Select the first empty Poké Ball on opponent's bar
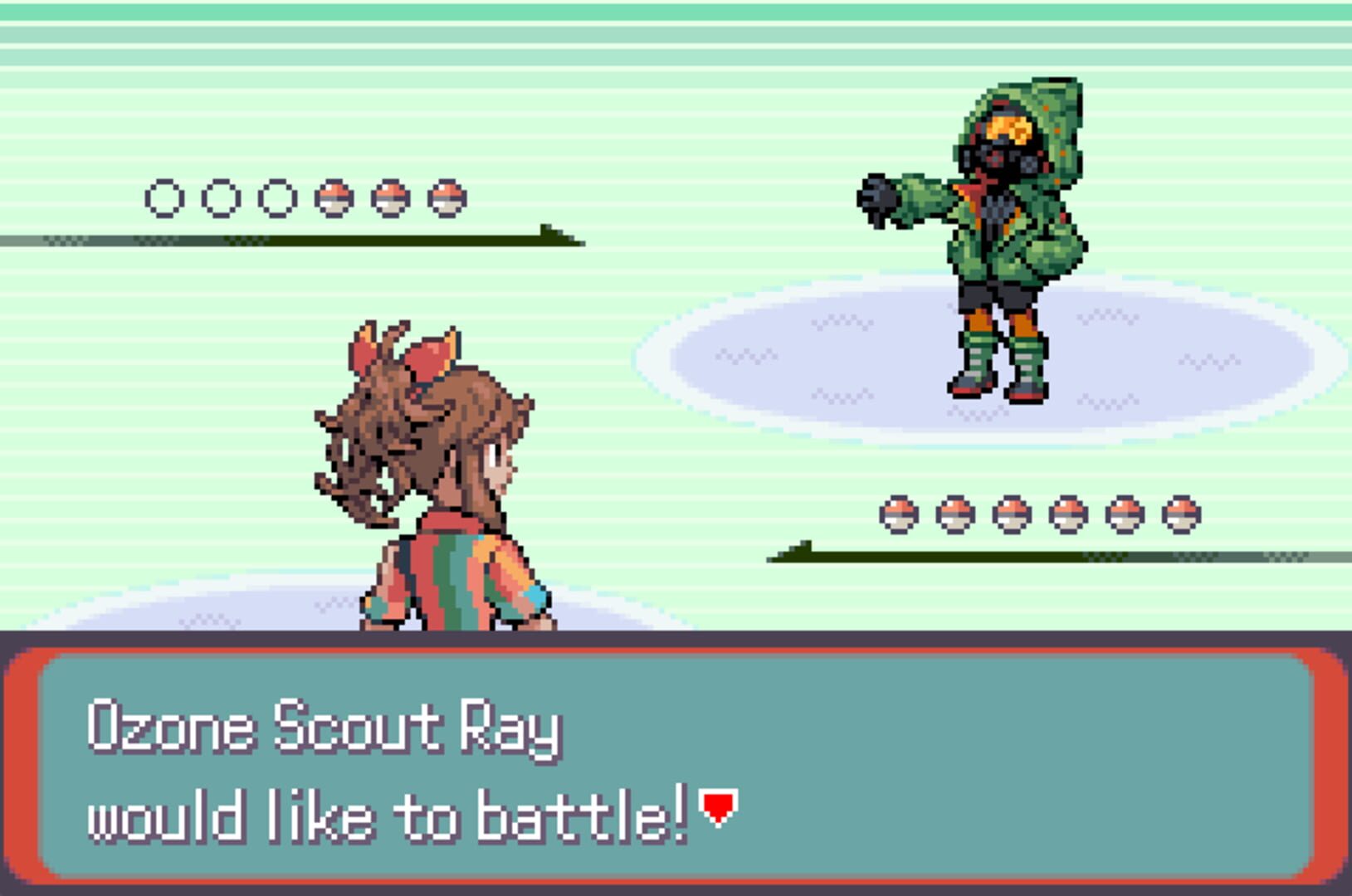 164,197
